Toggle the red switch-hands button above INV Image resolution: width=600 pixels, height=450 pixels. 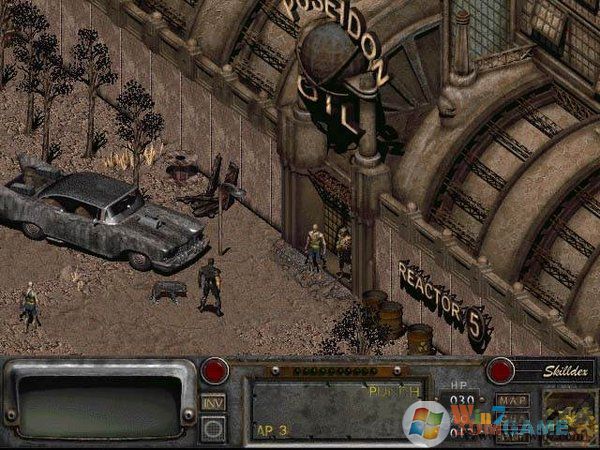(213, 372)
